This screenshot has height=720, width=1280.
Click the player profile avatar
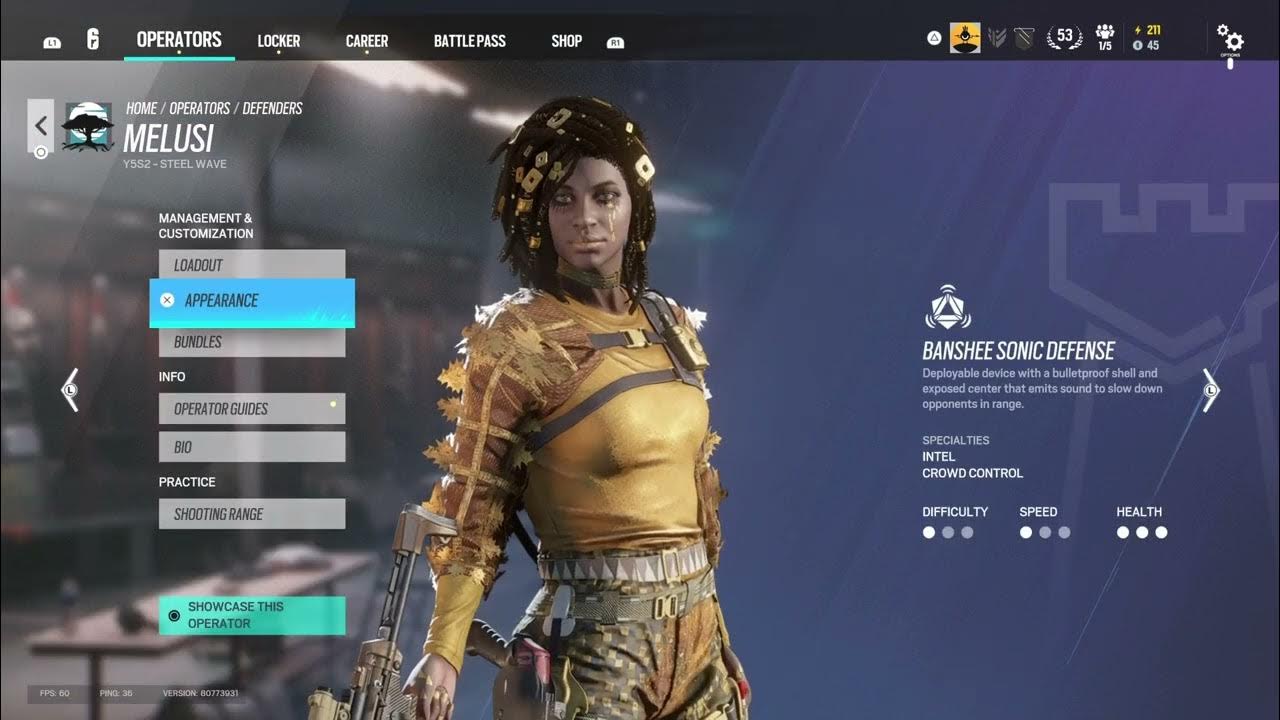click(x=965, y=38)
